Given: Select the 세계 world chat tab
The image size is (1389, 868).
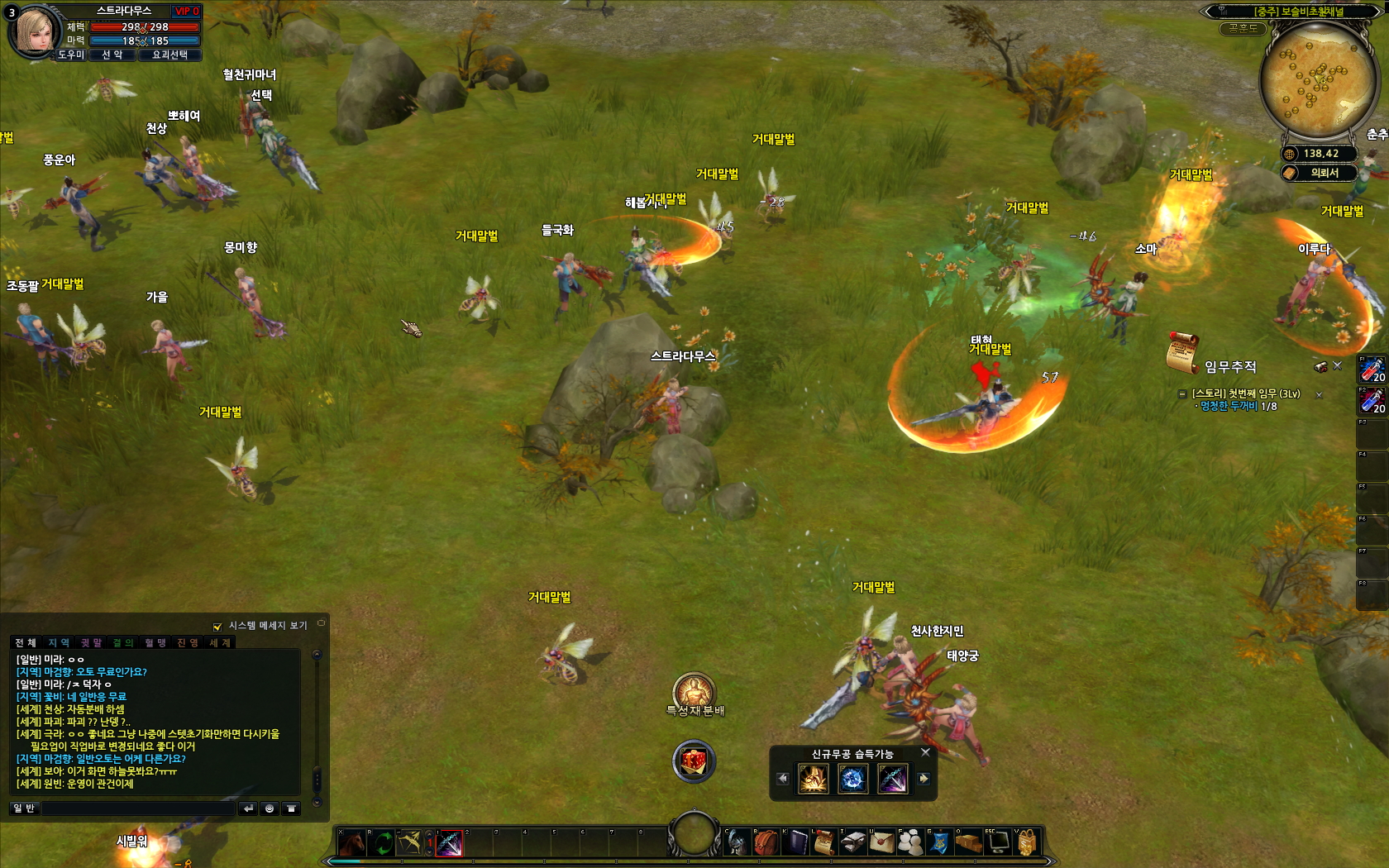Looking at the screenshot, I should pyautogui.click(x=220, y=642).
